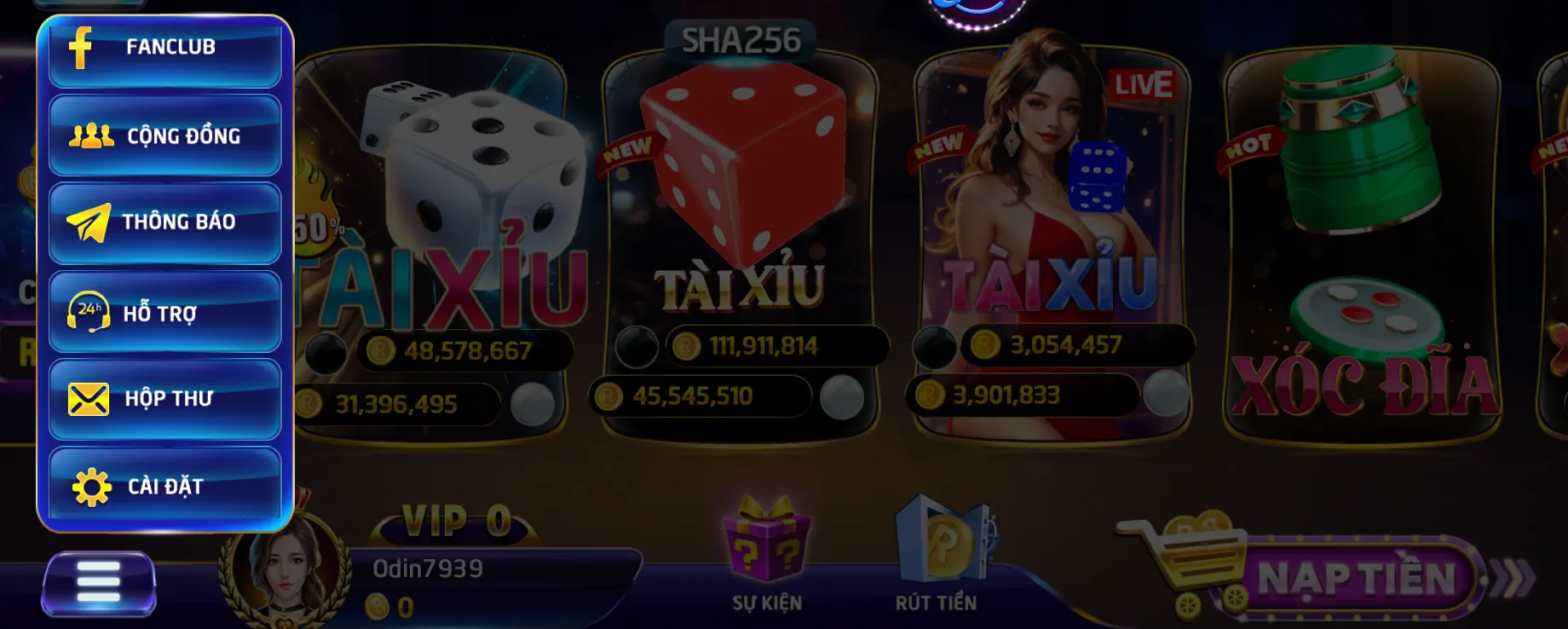Open the Fanclub Facebook menu entry
This screenshot has height=629, width=1568.
(165, 49)
